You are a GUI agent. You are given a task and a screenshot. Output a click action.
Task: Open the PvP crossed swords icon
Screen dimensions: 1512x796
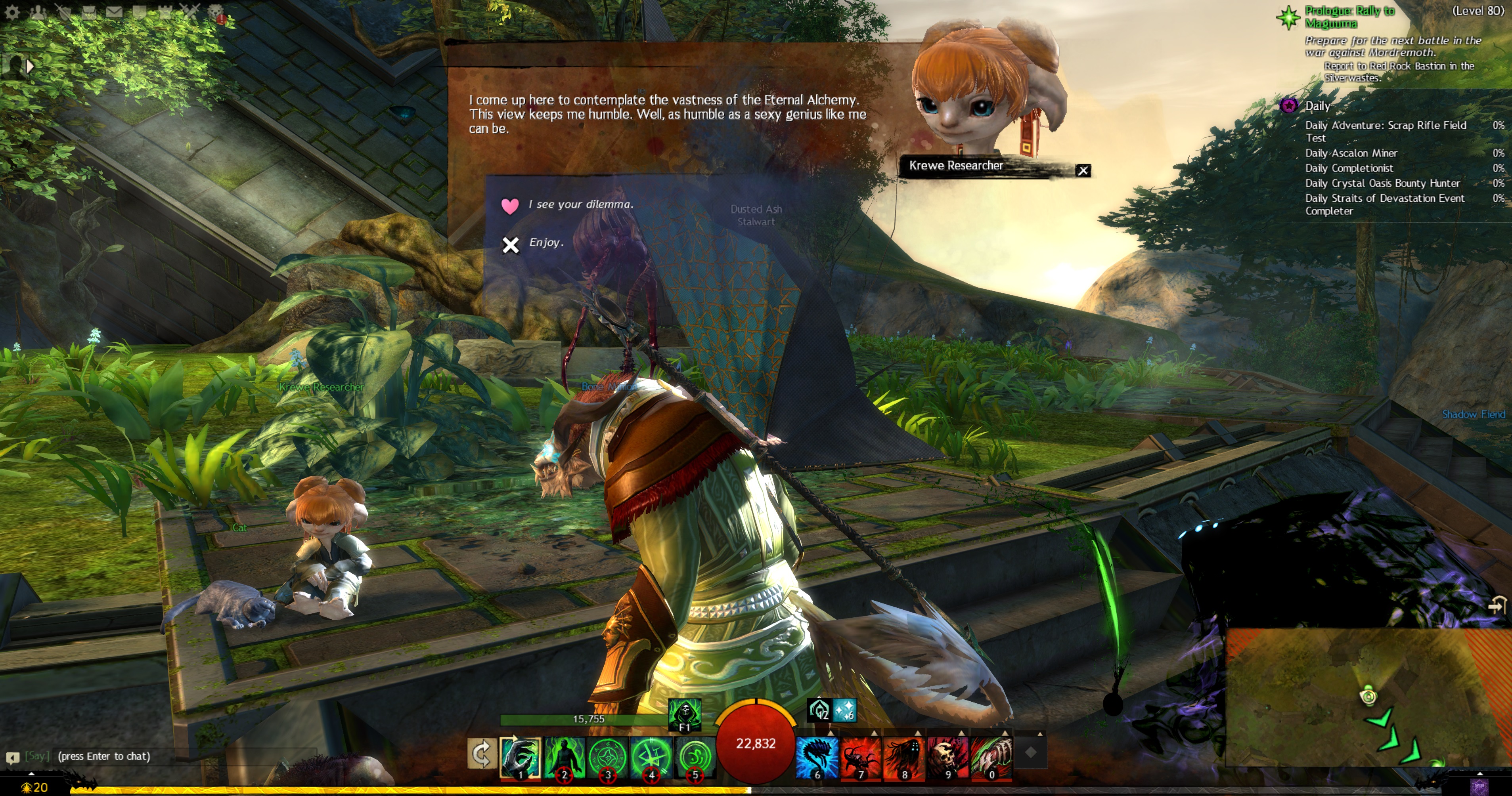190,11
